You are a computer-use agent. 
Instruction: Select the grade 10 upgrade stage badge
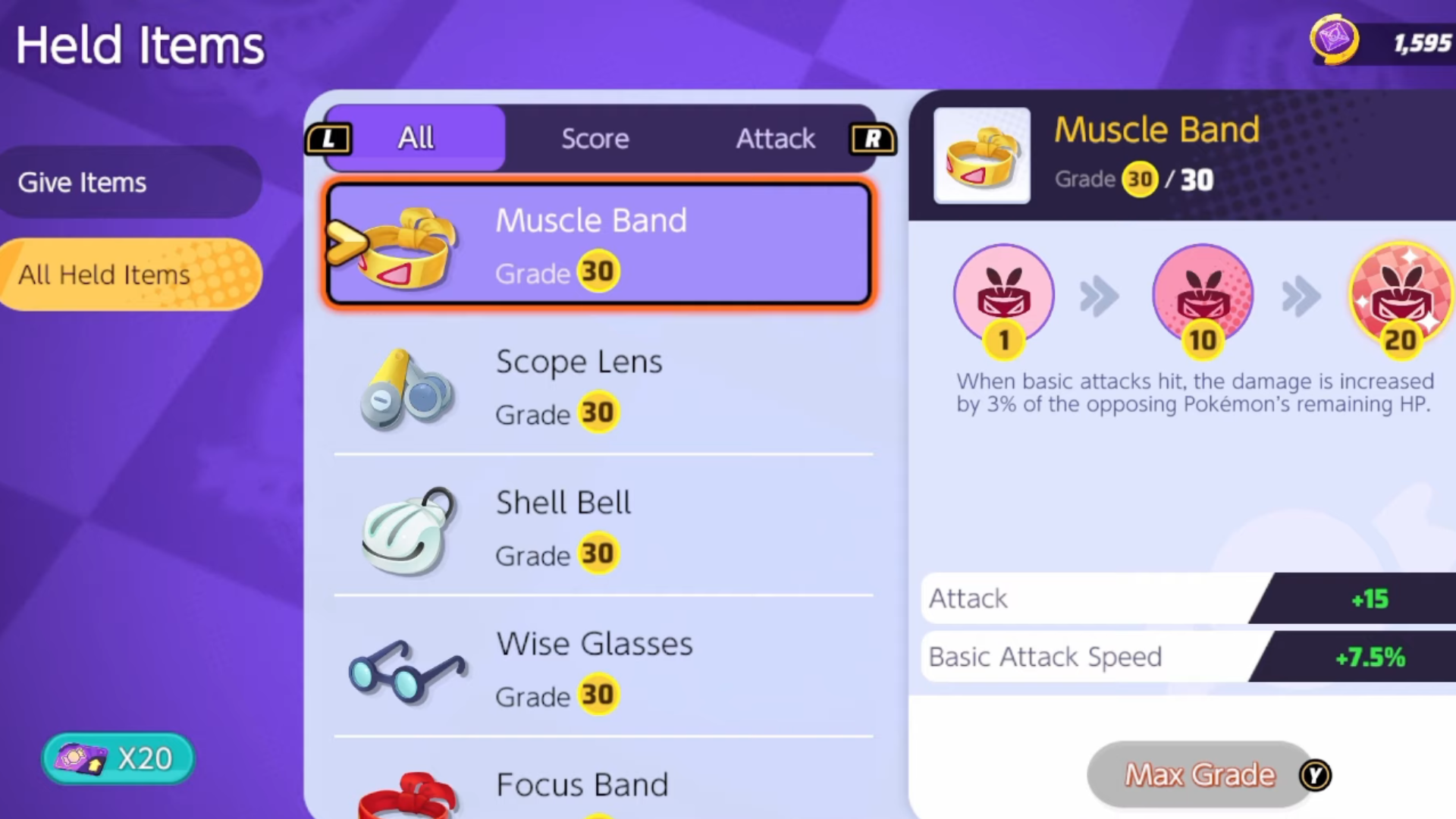tap(1203, 296)
